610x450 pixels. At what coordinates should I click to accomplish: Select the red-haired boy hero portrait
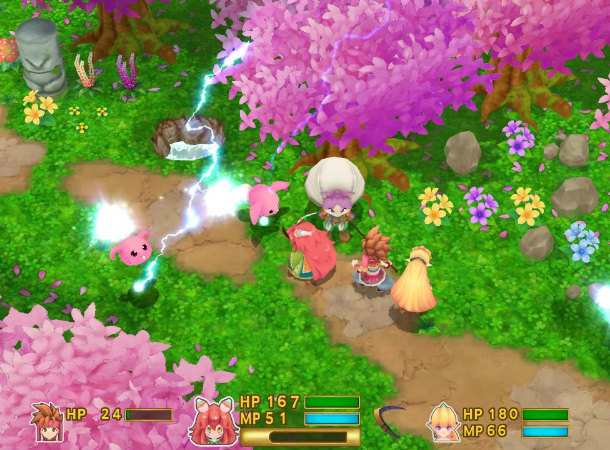click(46, 421)
